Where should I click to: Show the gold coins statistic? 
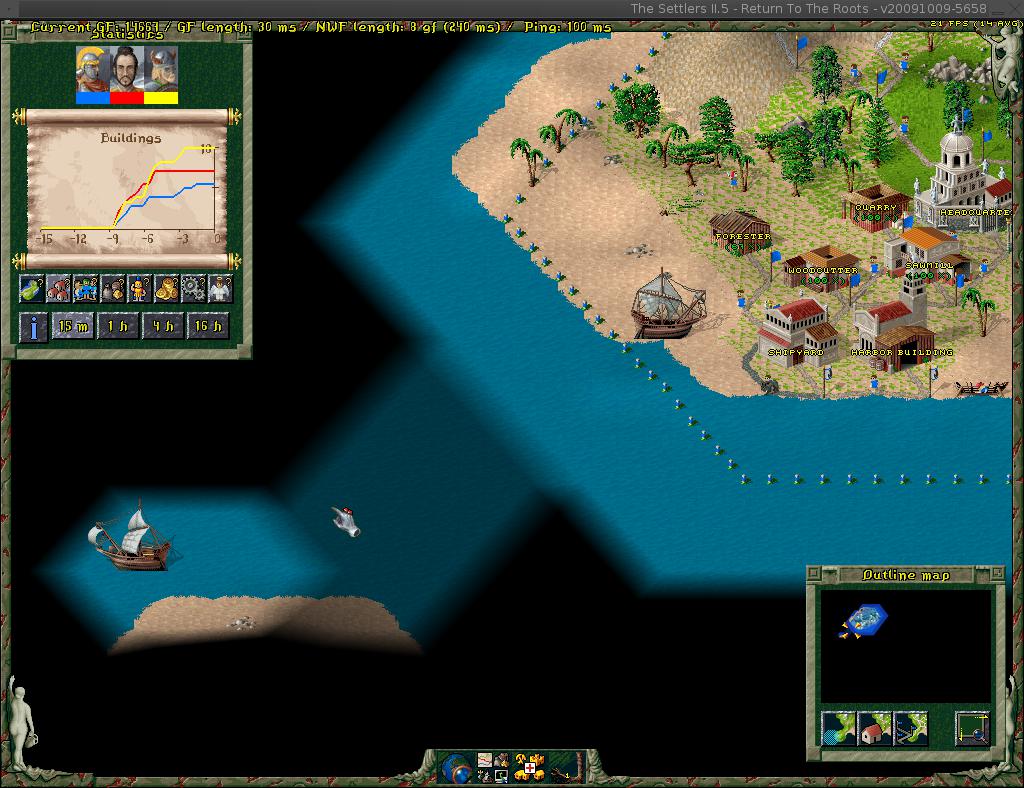[166, 289]
